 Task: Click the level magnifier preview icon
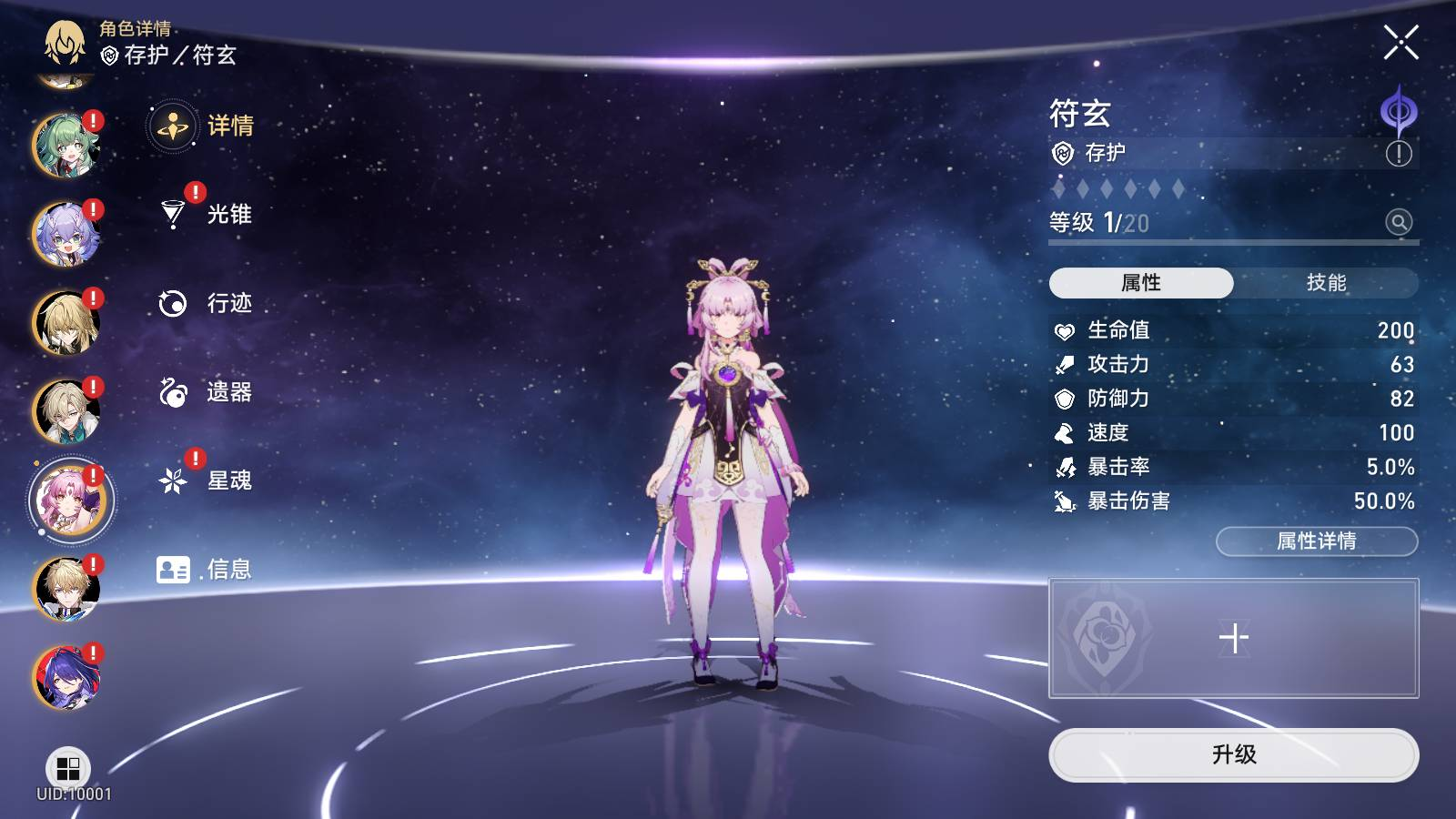[1399, 222]
